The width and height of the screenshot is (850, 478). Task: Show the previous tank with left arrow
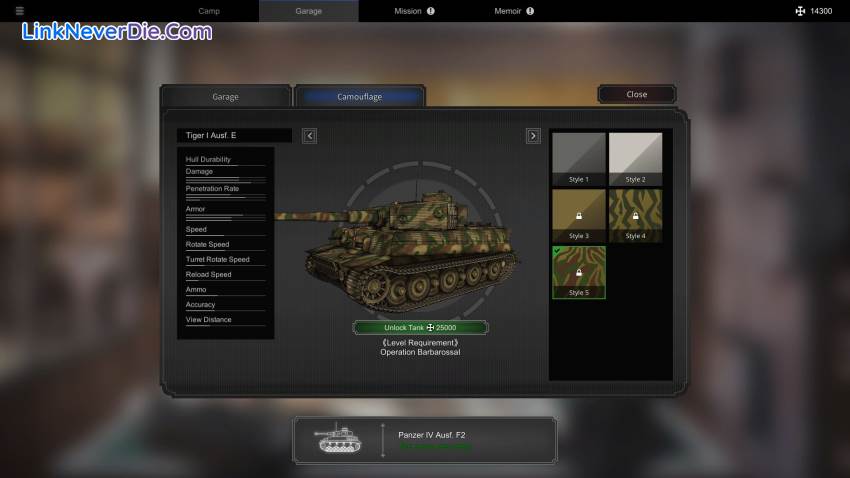click(309, 136)
